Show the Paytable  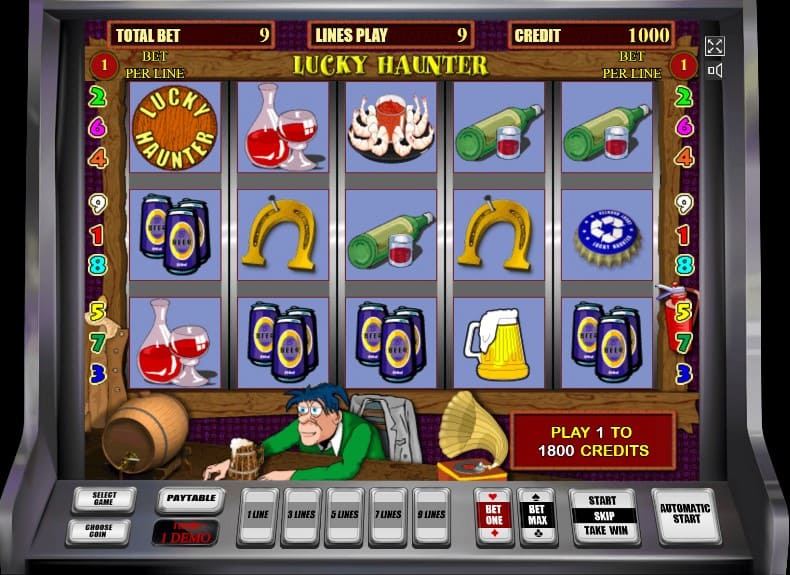coord(190,499)
